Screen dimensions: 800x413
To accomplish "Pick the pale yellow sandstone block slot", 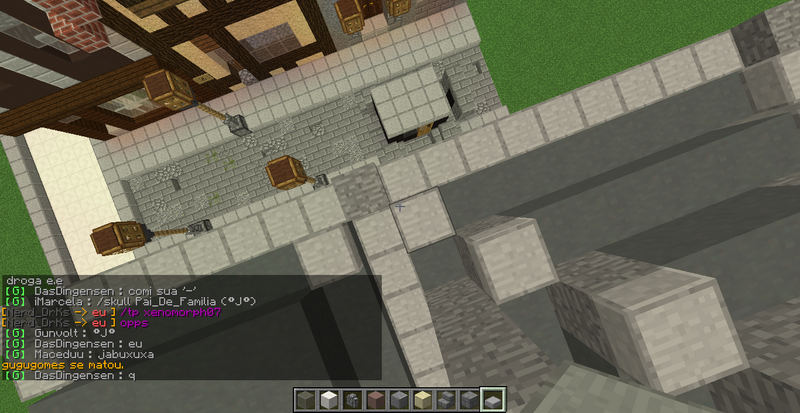I will pos(423,400).
